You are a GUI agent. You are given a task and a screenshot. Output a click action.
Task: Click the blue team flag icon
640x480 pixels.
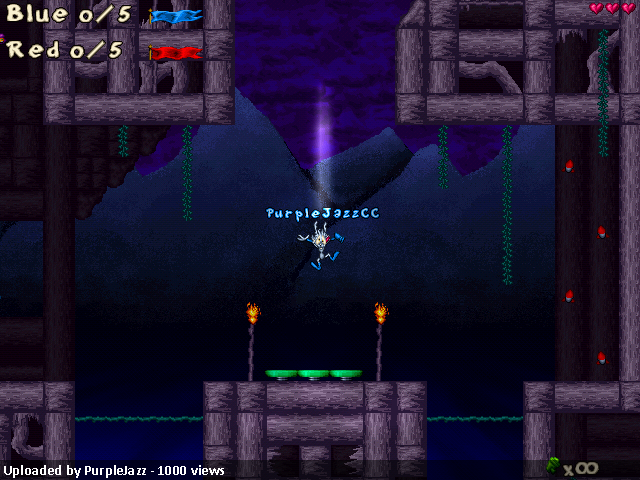tap(175, 16)
